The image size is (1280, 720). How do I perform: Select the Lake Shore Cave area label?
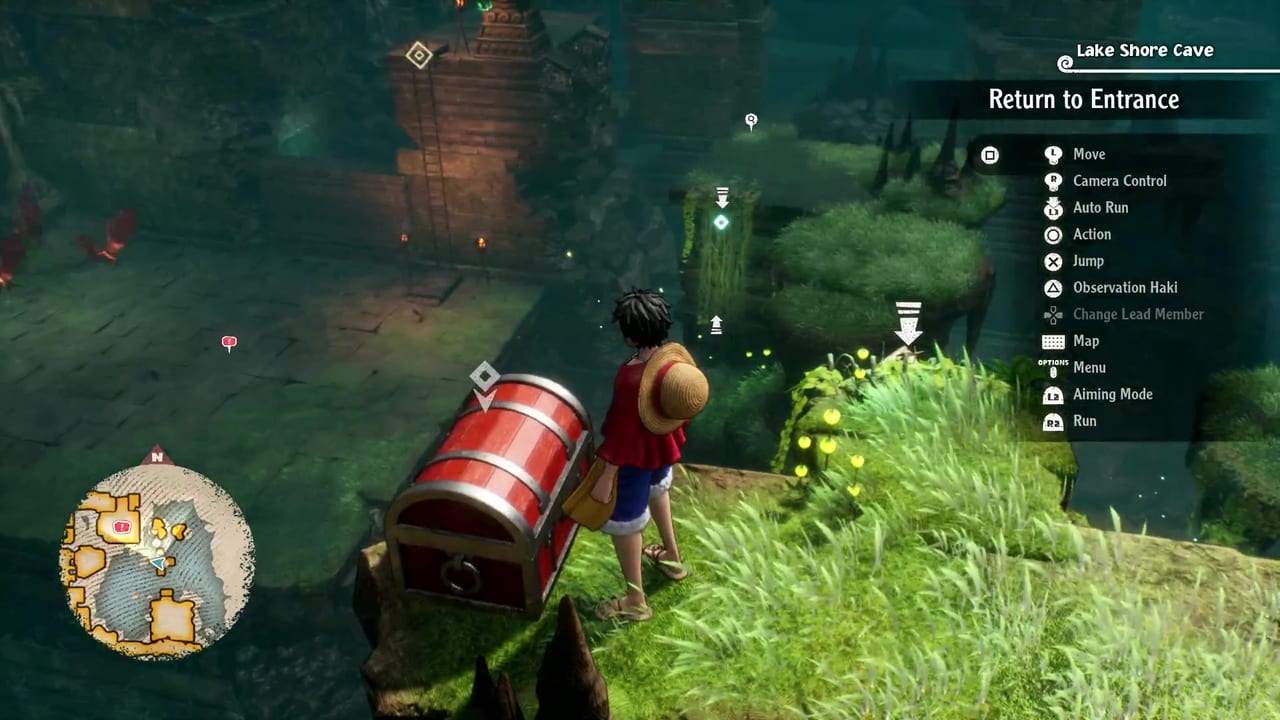click(1144, 50)
